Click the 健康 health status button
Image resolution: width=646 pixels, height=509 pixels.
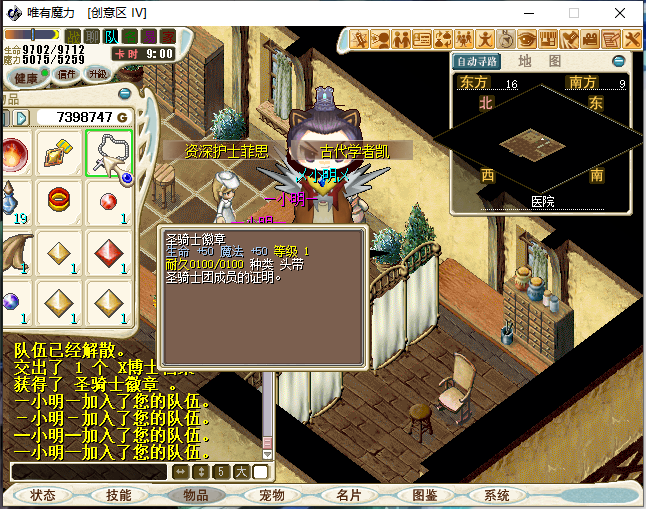pyautogui.click(x=26, y=77)
